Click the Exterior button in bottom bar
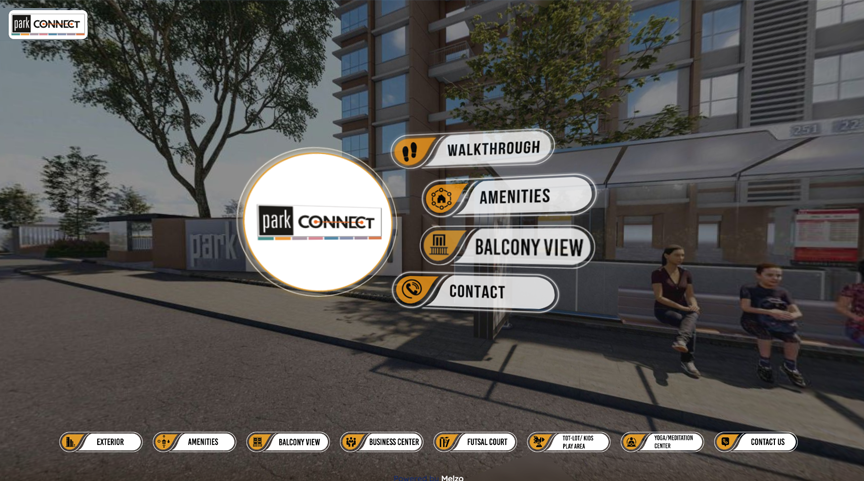This screenshot has height=481, width=864. click(100, 442)
